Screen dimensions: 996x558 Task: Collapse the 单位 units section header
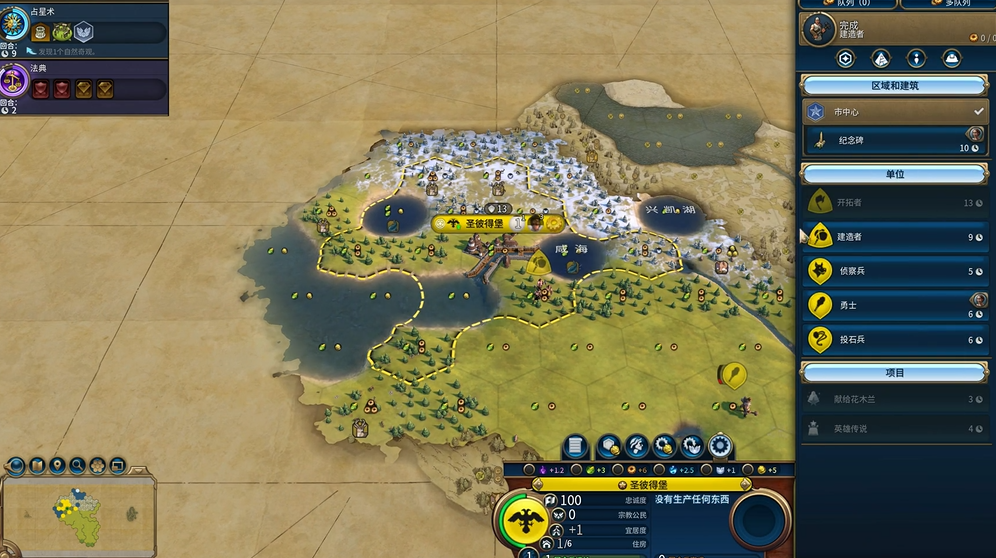(x=894, y=174)
